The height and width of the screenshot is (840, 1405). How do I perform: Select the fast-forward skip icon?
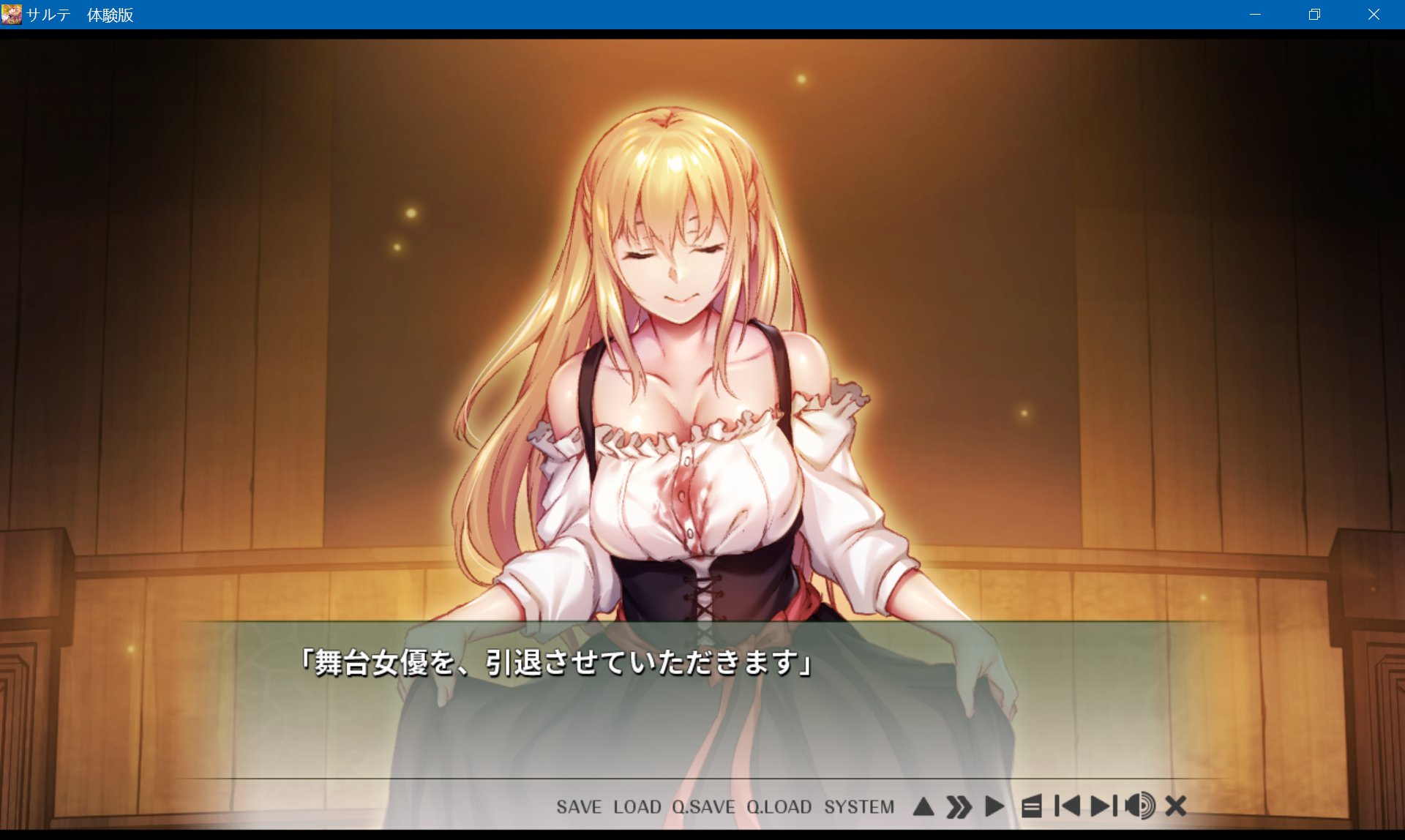tap(958, 806)
